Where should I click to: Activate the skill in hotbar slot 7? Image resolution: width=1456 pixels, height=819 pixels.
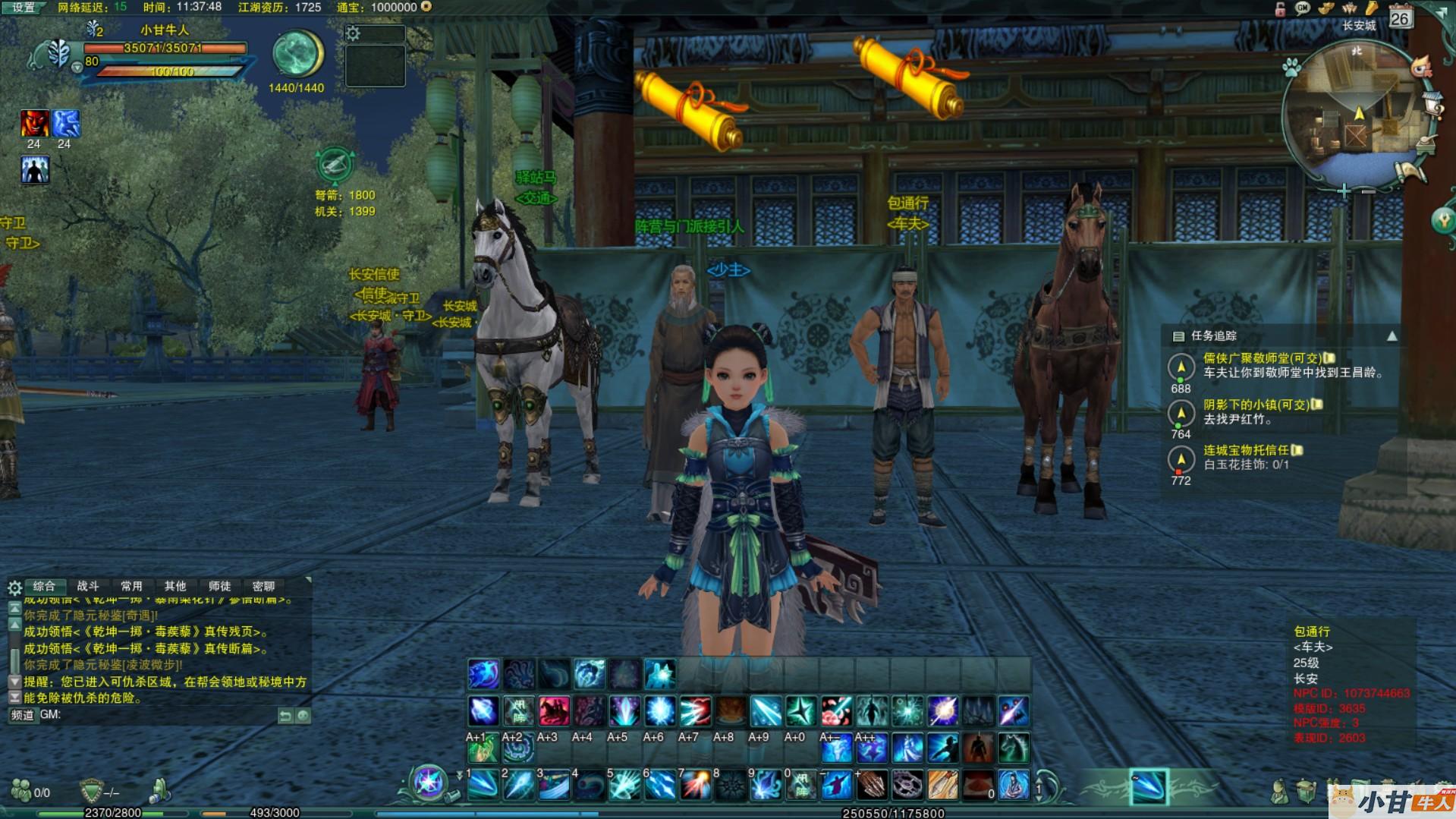[695, 786]
